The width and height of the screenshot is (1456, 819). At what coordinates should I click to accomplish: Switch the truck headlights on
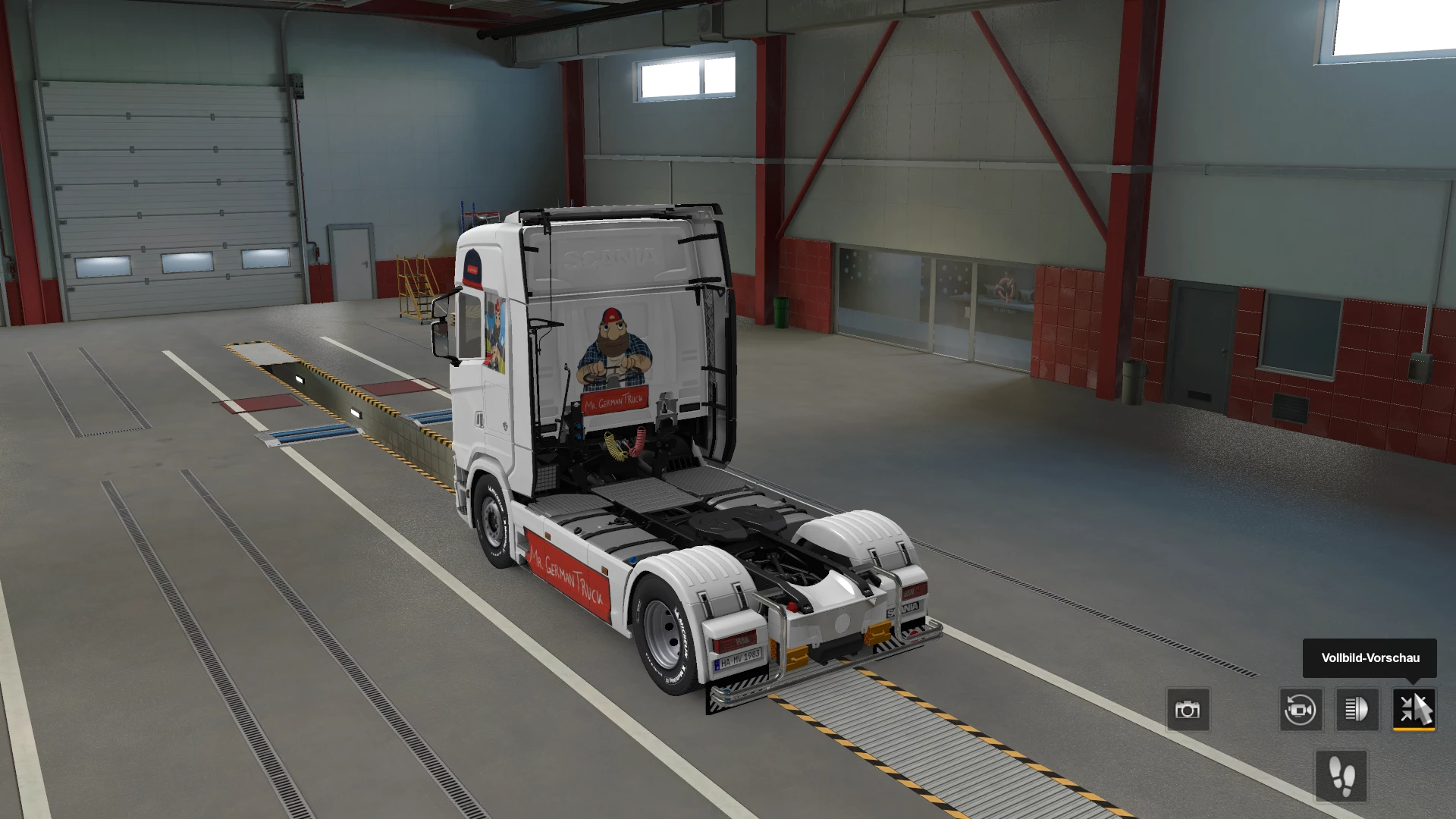pos(1357,710)
